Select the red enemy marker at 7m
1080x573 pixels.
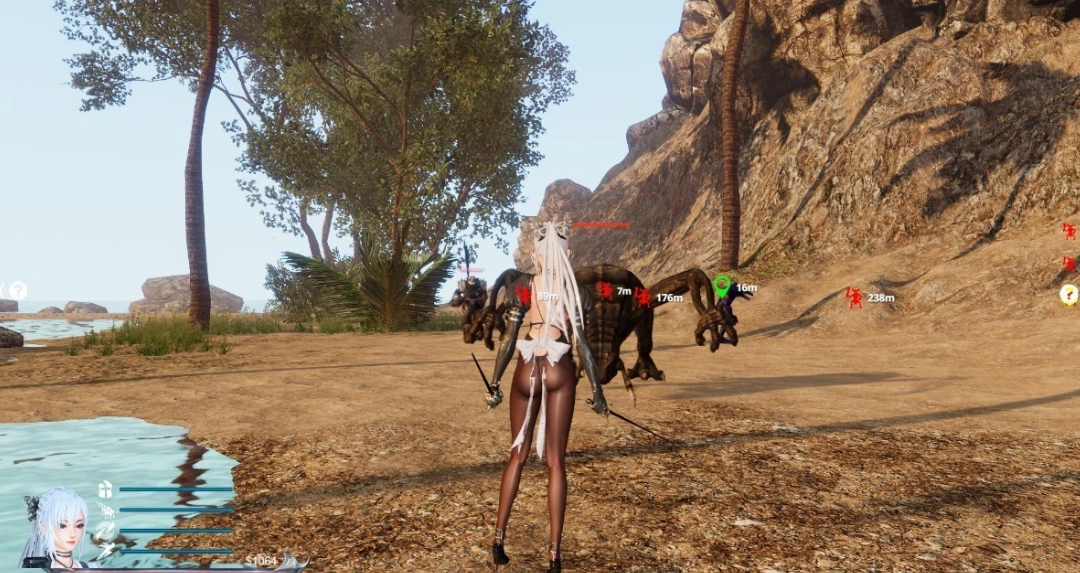tap(604, 290)
